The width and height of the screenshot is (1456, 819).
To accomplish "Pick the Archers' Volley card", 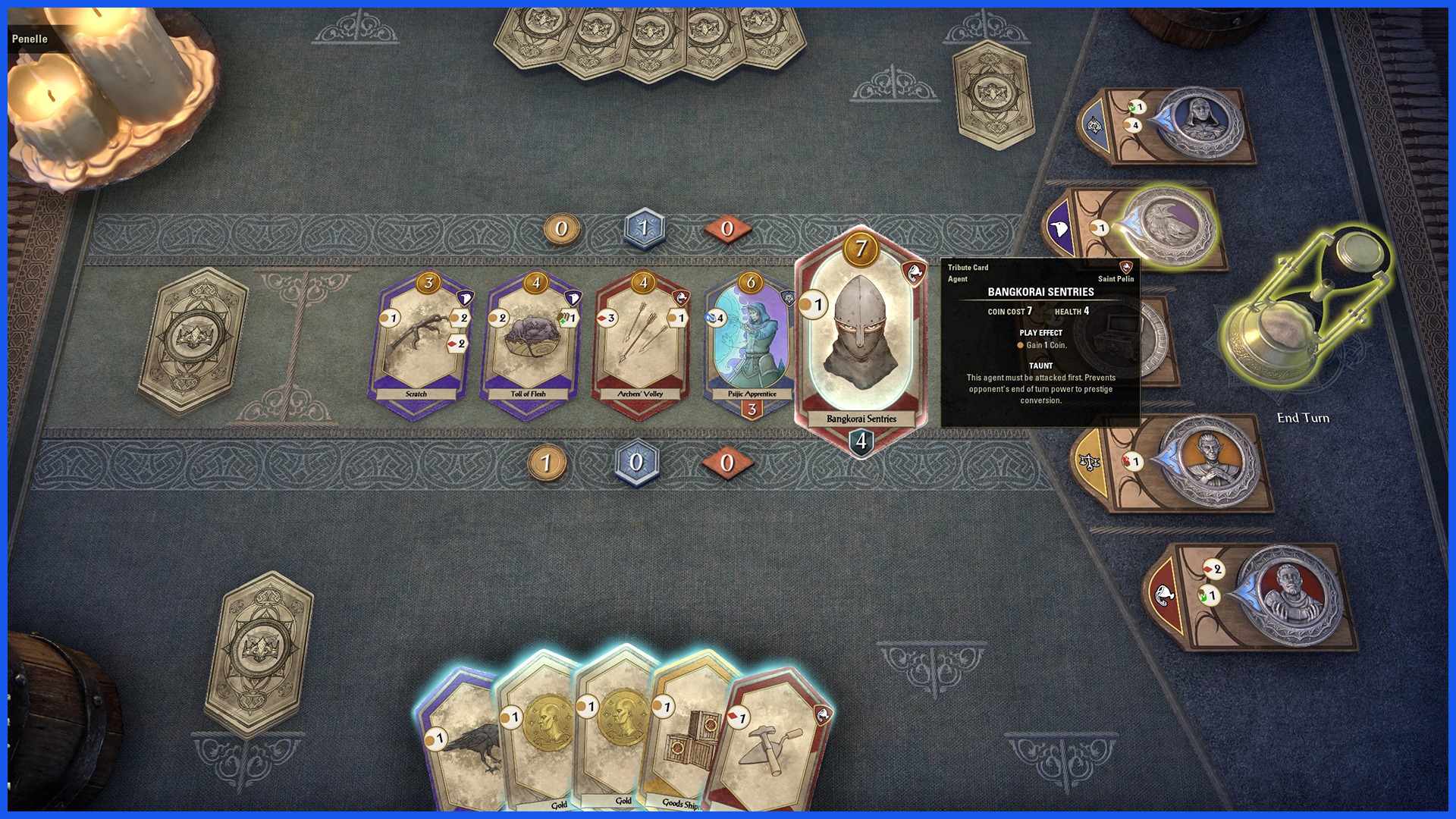I will tap(642, 341).
